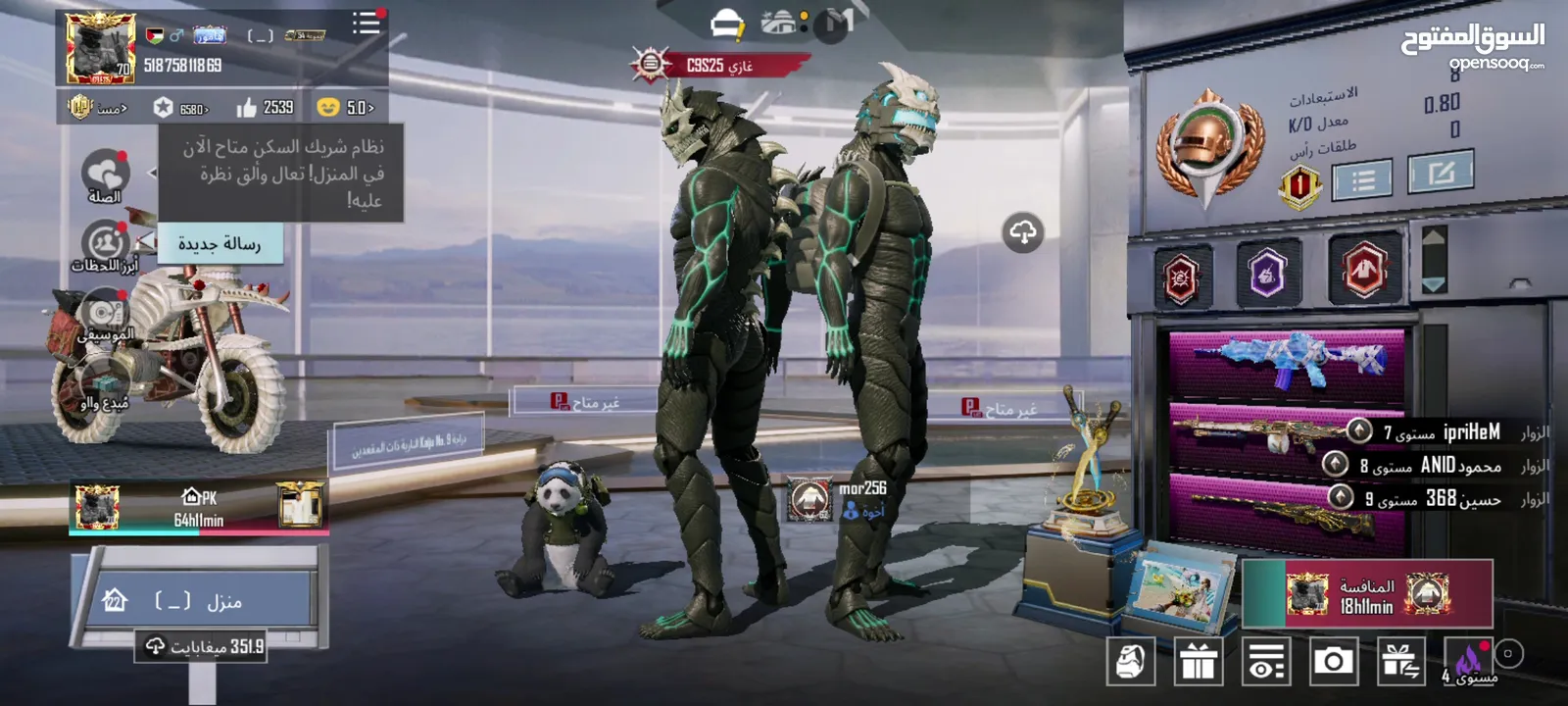Open the thumbs-up likes counter showing 2539
The width and height of the screenshot is (1568, 706).
pyautogui.click(x=266, y=107)
